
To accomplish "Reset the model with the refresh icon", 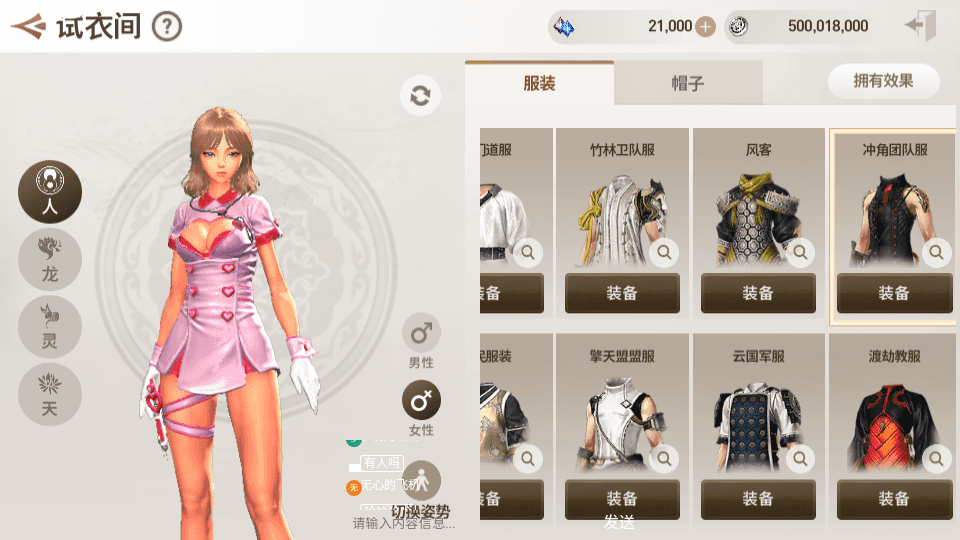I will click(420, 96).
